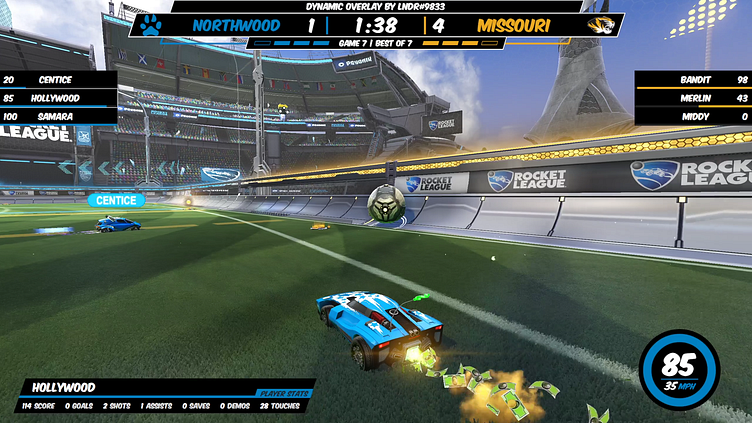
Task: Choose the Hollywood player row
Action: (x=58, y=98)
